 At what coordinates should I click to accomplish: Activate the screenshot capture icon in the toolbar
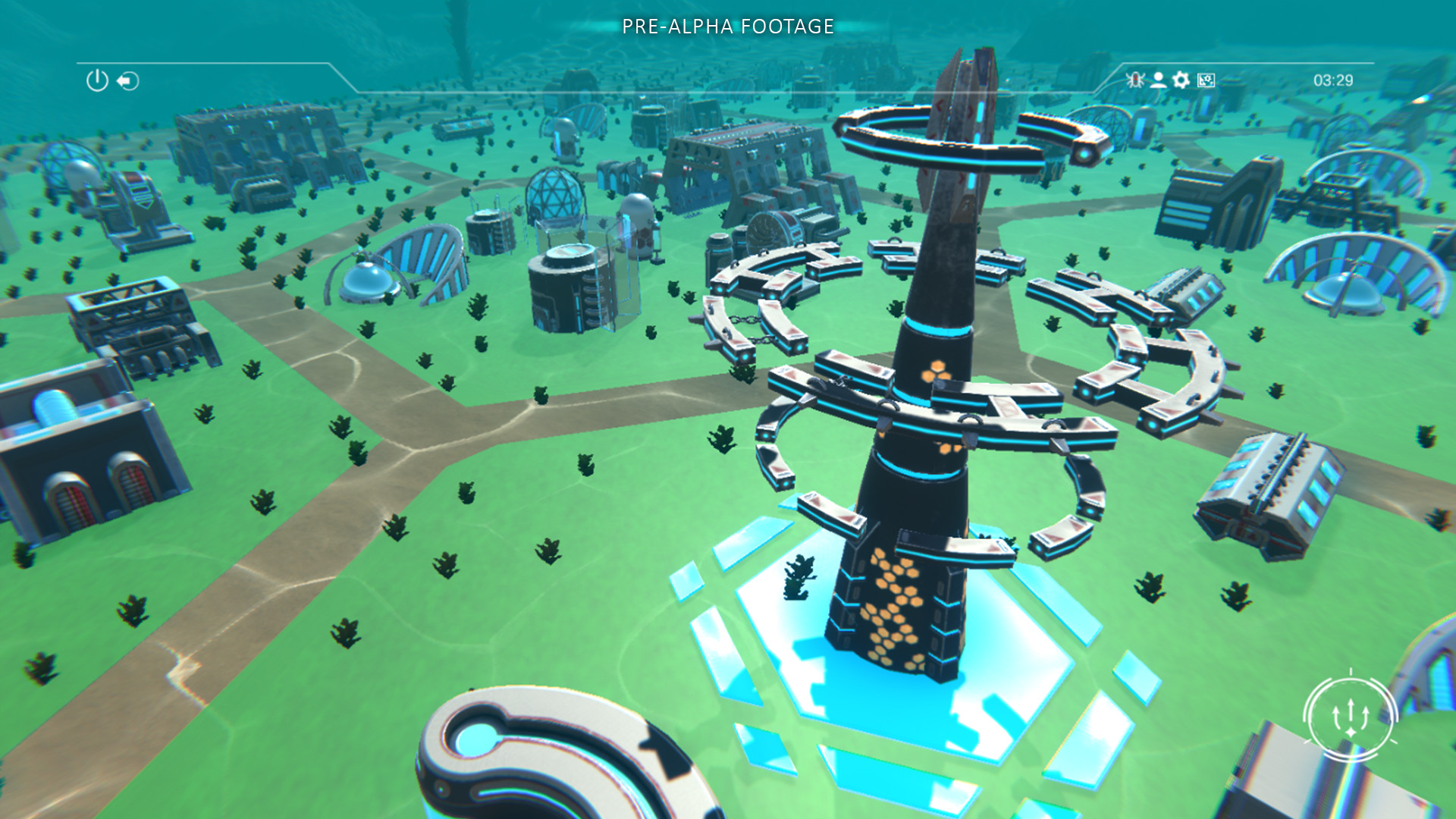[1206, 80]
